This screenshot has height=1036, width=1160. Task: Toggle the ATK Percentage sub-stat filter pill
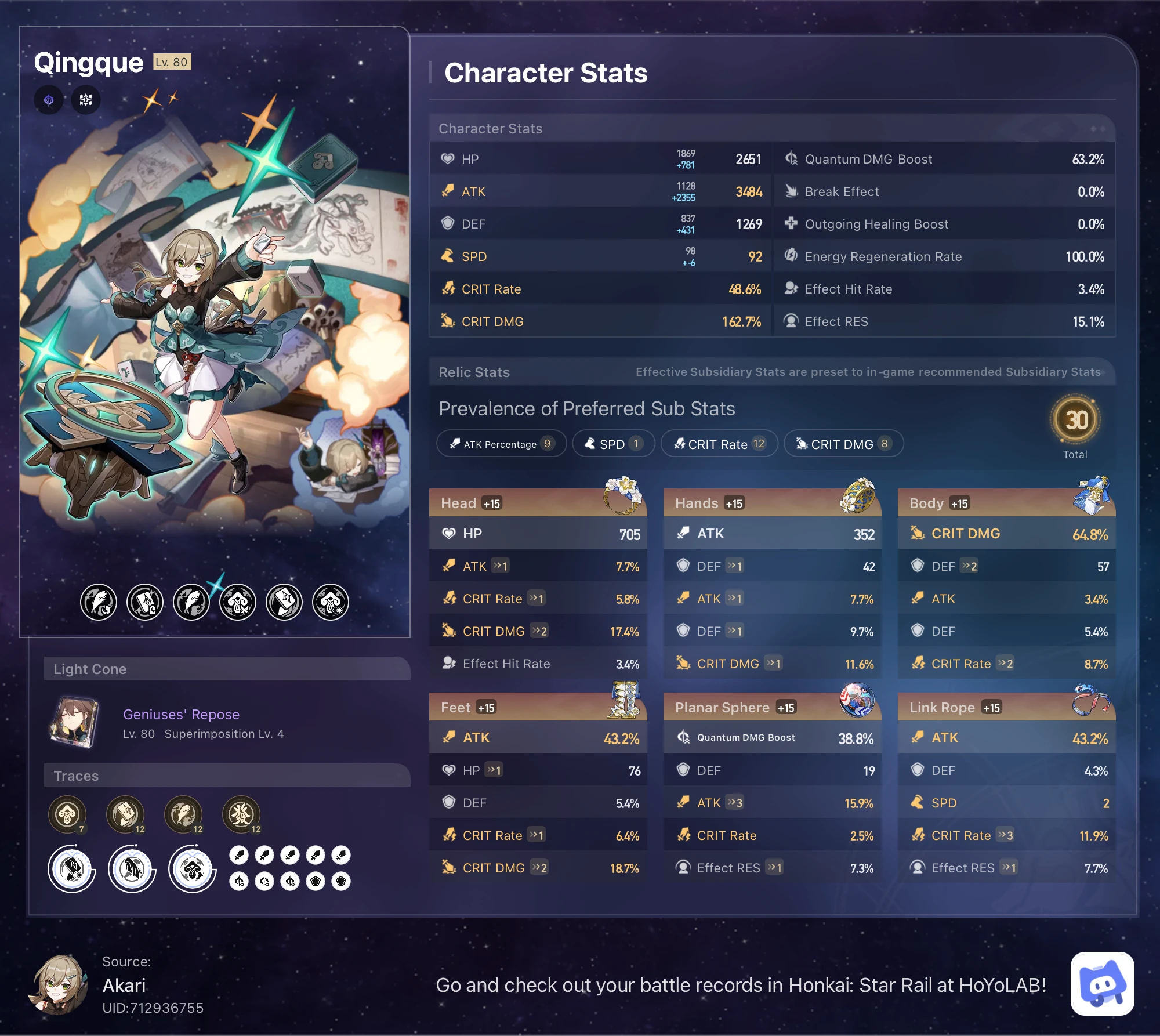pos(501,444)
